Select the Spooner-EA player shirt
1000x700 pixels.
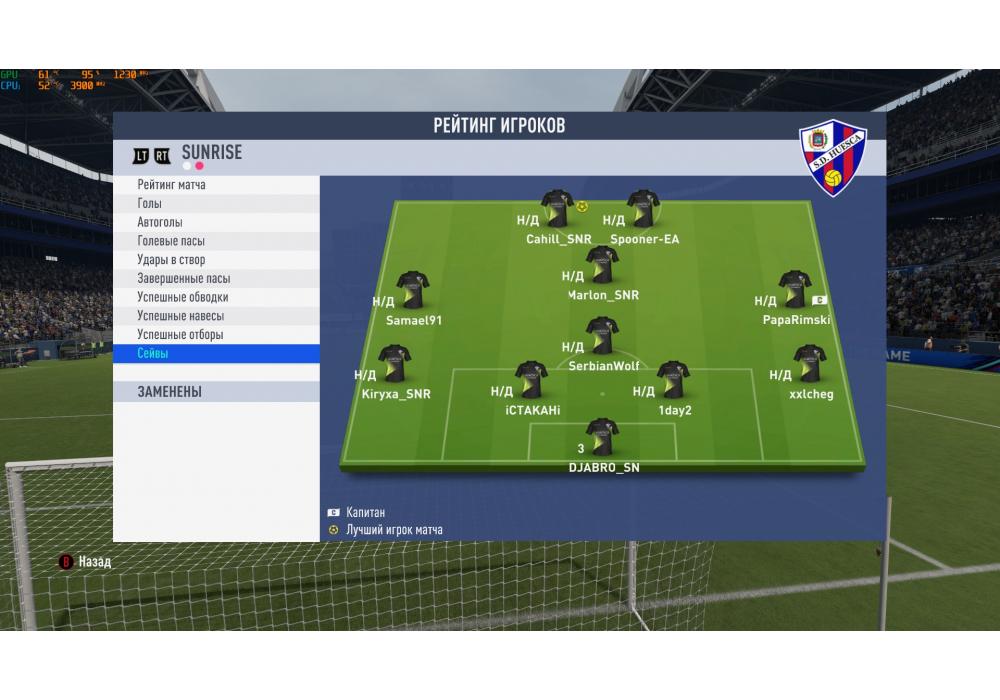pos(643,210)
